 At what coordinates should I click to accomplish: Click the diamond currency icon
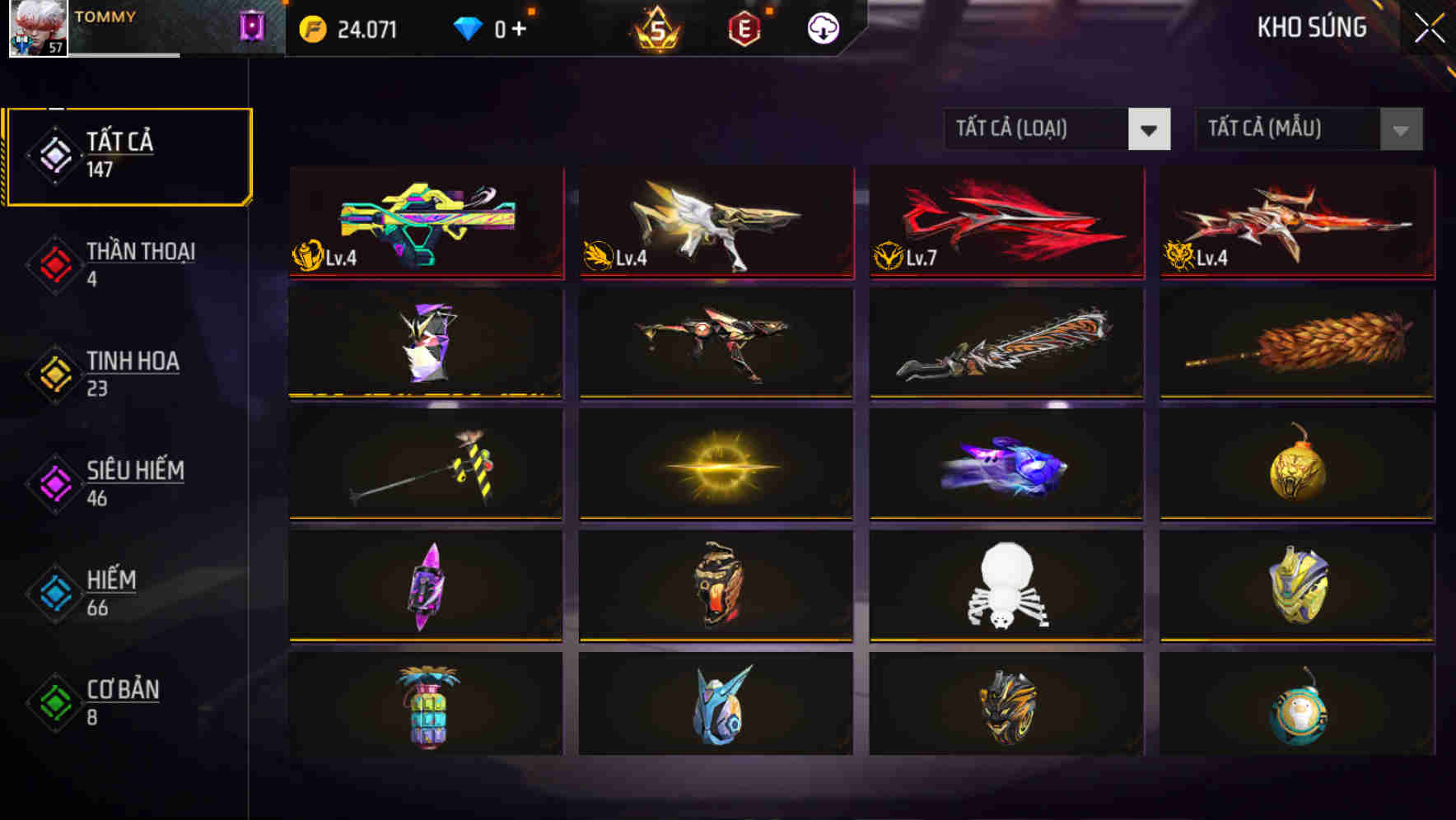coord(469,27)
